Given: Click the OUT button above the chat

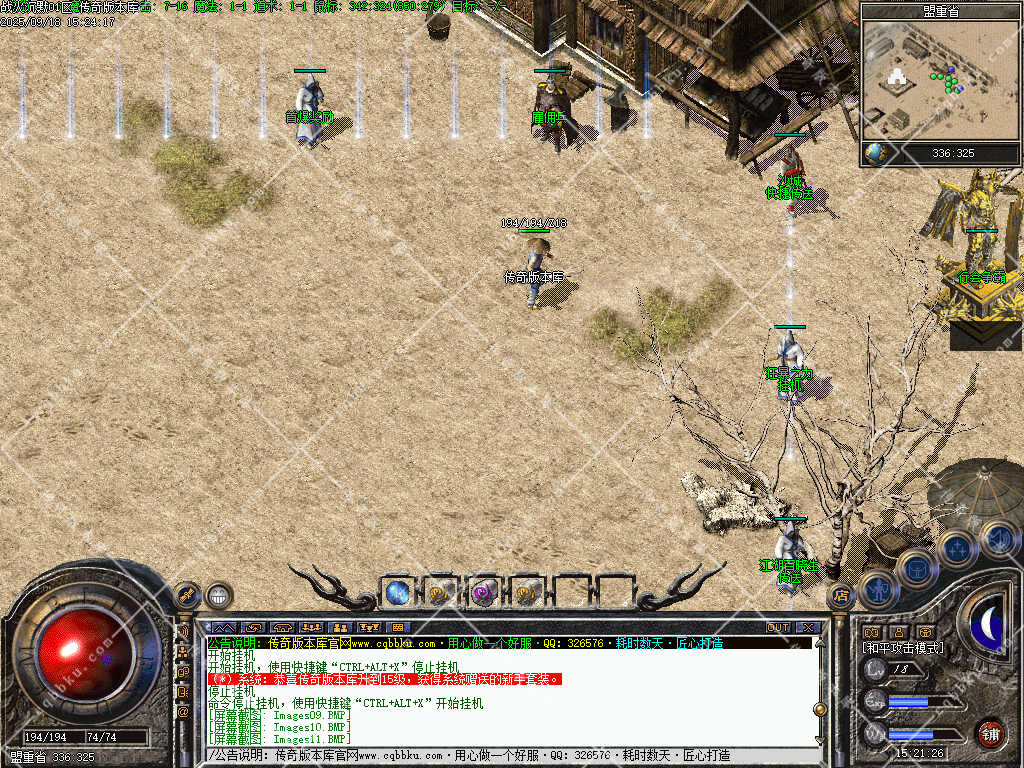Looking at the screenshot, I should click(x=778, y=627).
